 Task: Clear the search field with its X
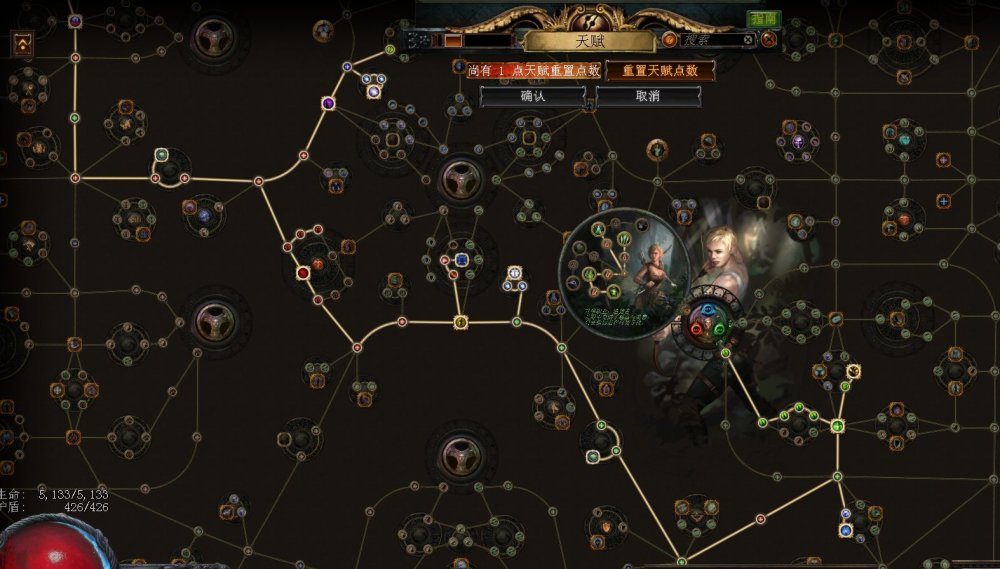(x=746, y=40)
